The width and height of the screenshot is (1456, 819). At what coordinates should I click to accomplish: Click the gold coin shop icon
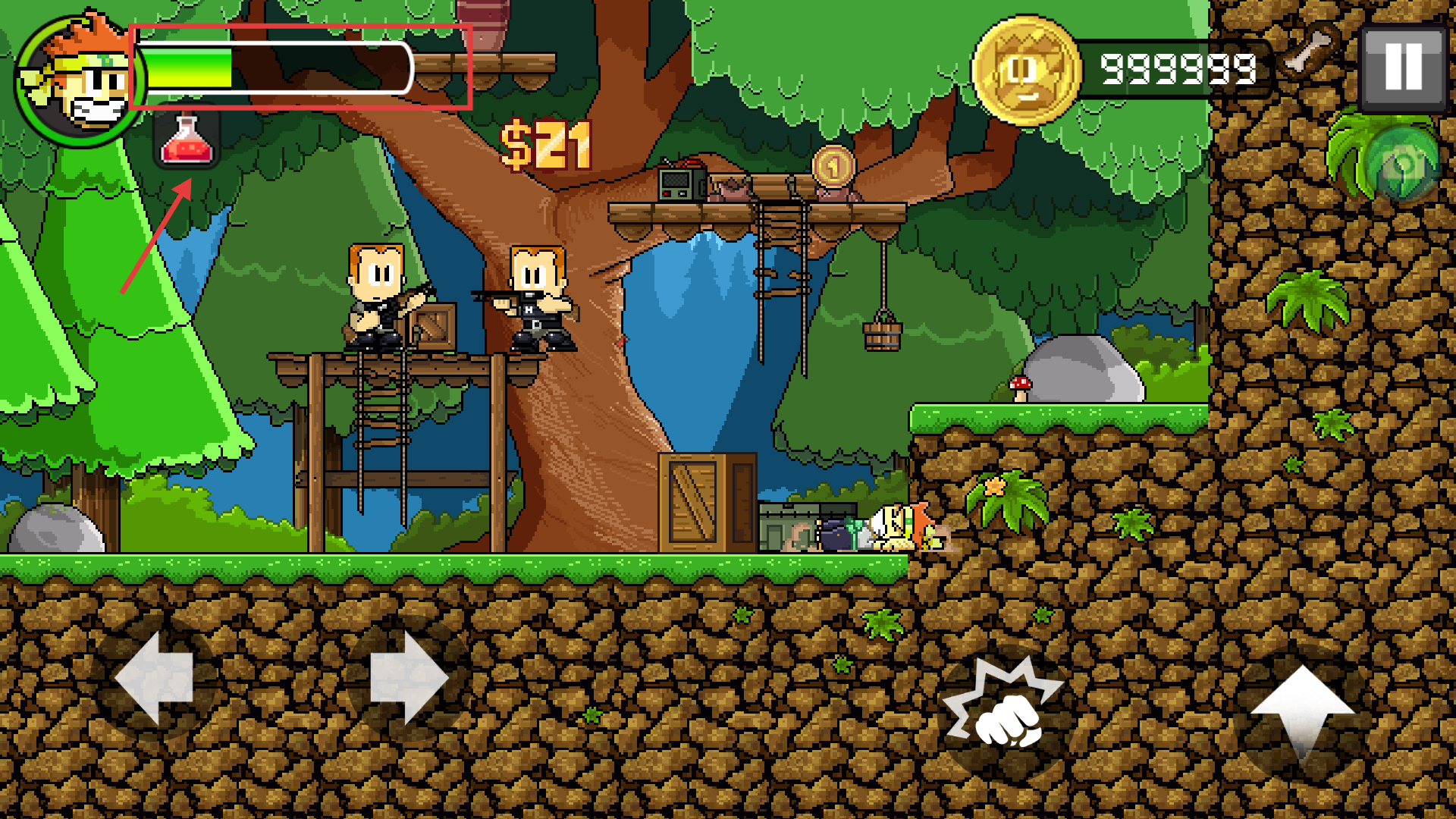click(x=1027, y=71)
